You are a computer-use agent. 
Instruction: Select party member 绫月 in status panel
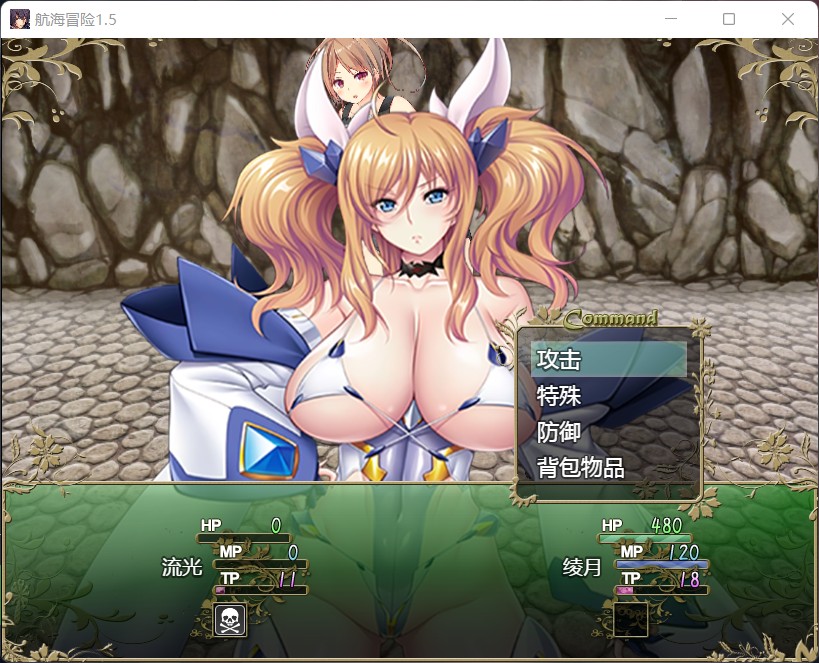click(x=582, y=567)
